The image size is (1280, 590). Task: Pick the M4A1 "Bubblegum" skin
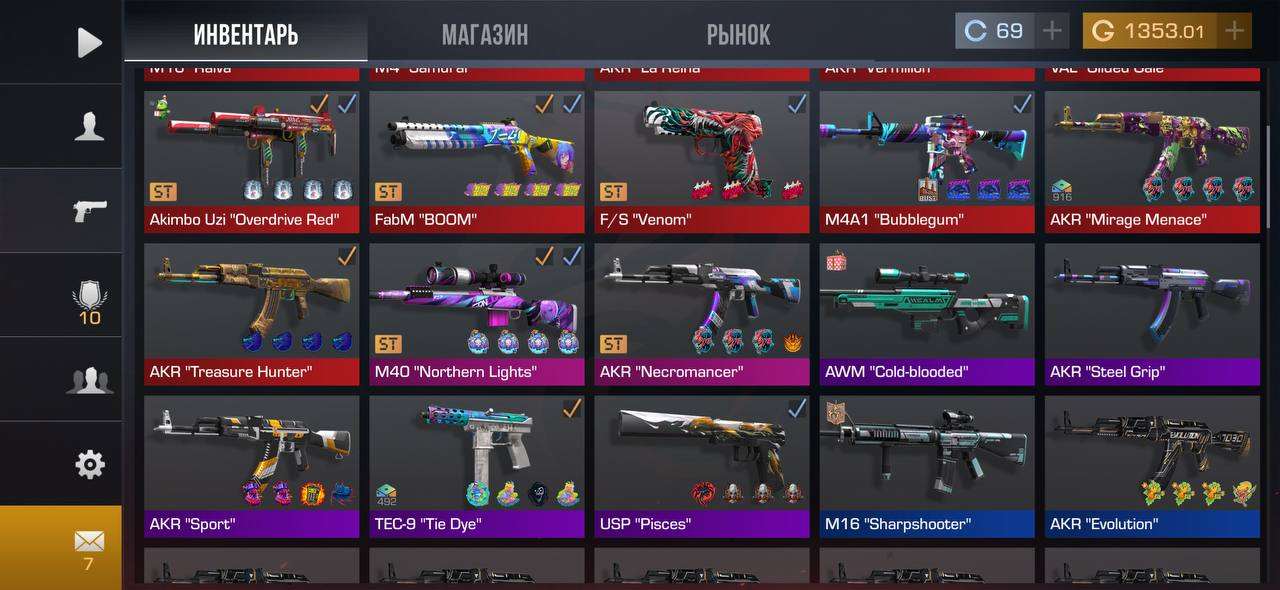[x=926, y=160]
